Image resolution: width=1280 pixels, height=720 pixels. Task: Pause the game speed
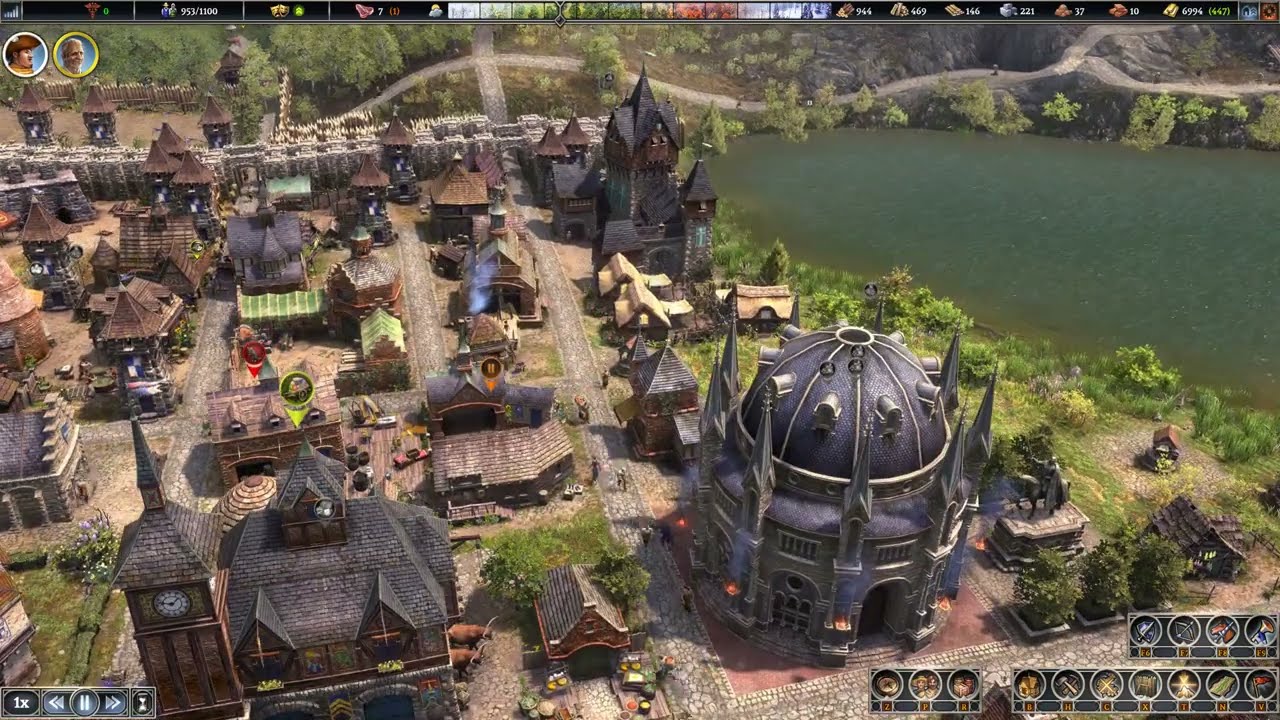coord(85,702)
